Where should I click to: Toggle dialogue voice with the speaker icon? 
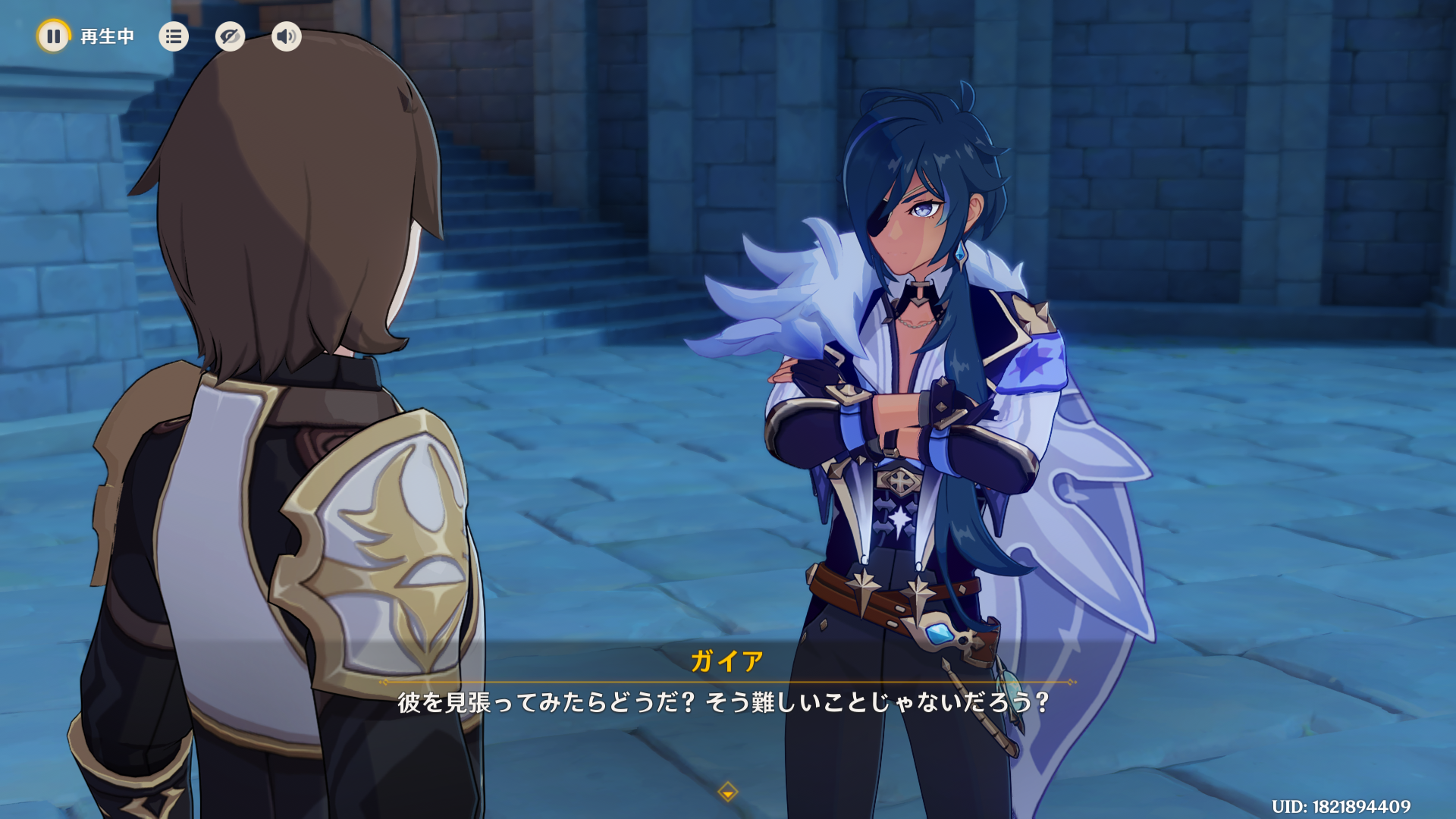286,36
